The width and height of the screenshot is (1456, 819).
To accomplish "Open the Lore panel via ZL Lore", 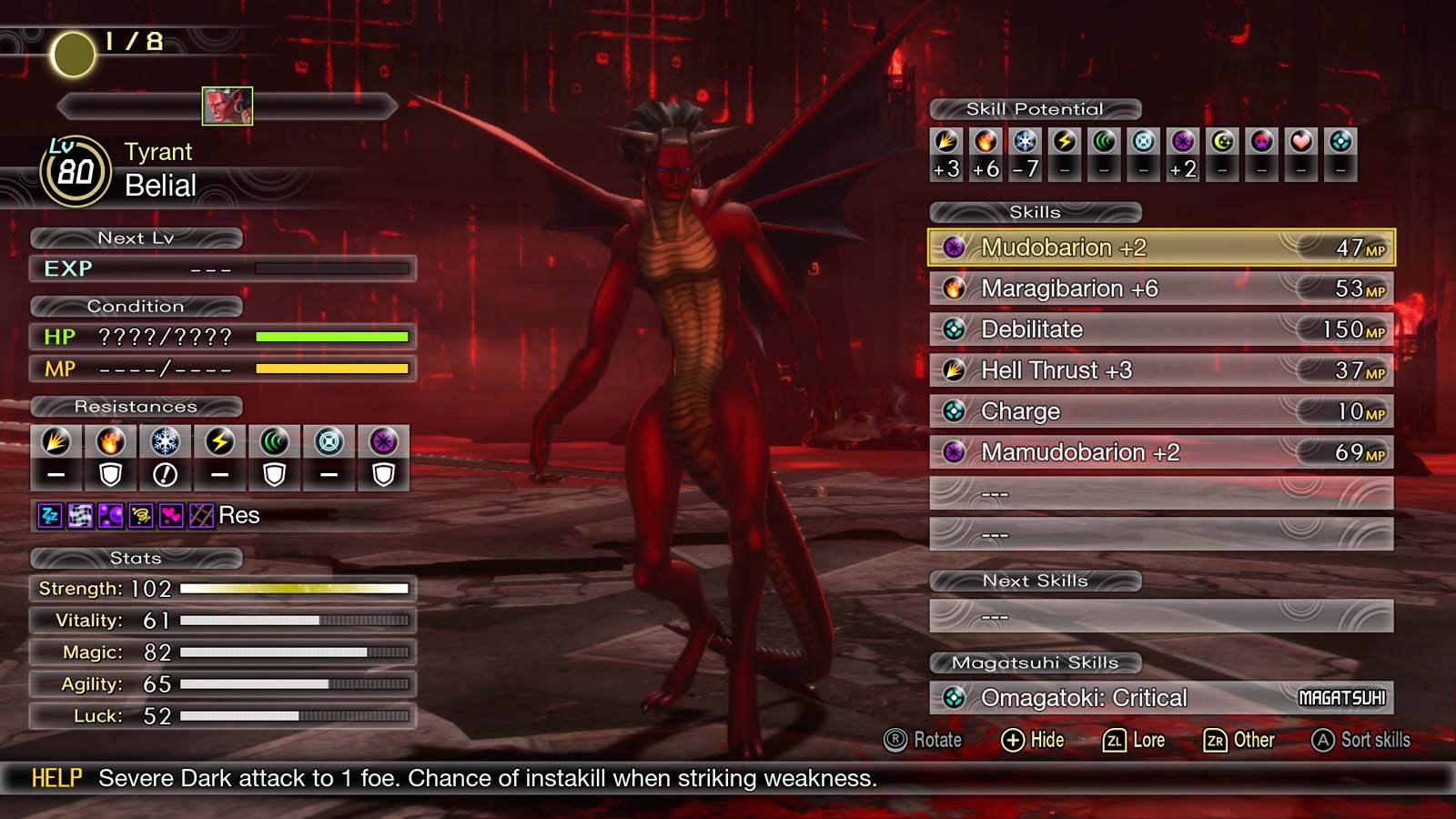I will pos(1135,740).
